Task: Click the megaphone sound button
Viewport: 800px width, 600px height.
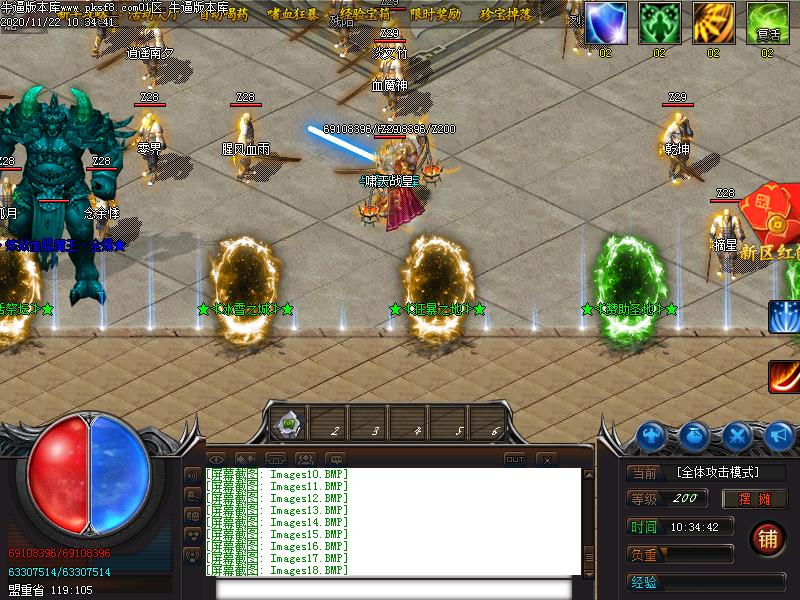Action: point(780,436)
